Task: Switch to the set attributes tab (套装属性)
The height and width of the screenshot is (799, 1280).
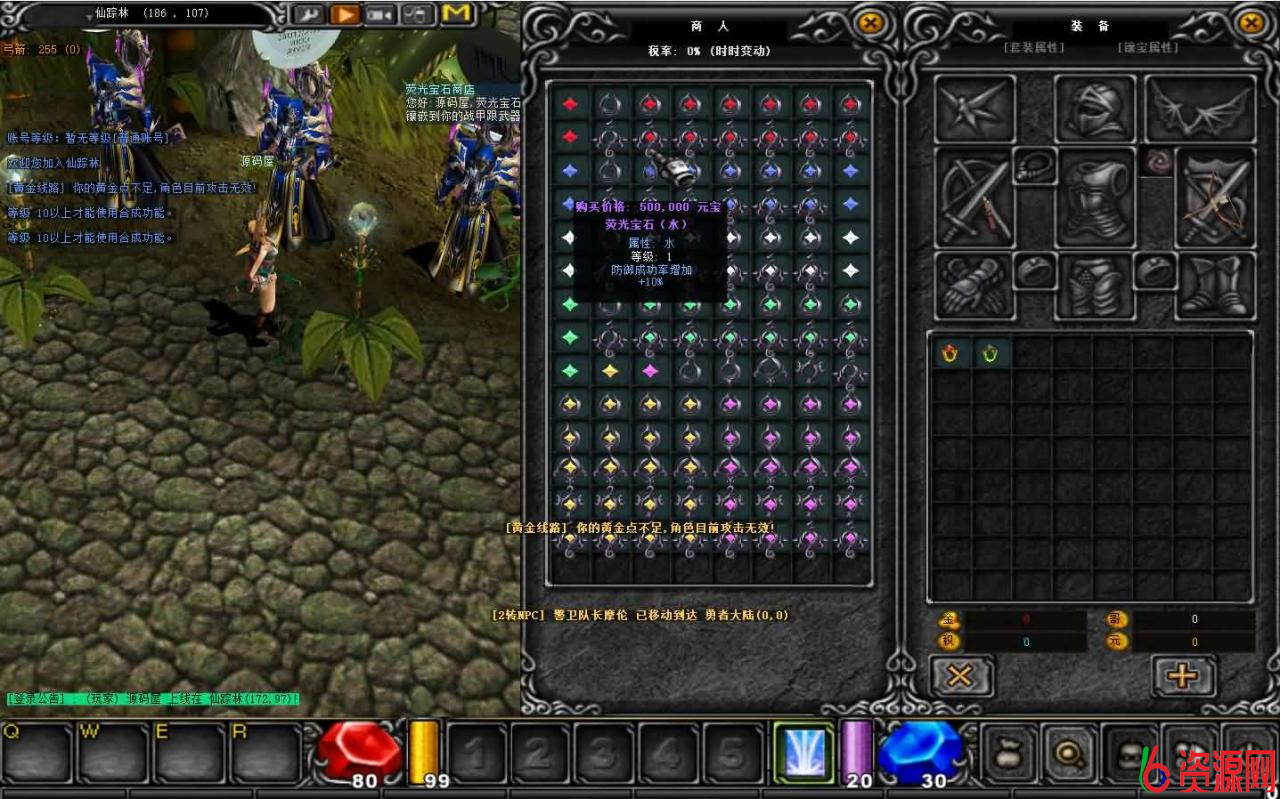Action: click(1033, 47)
